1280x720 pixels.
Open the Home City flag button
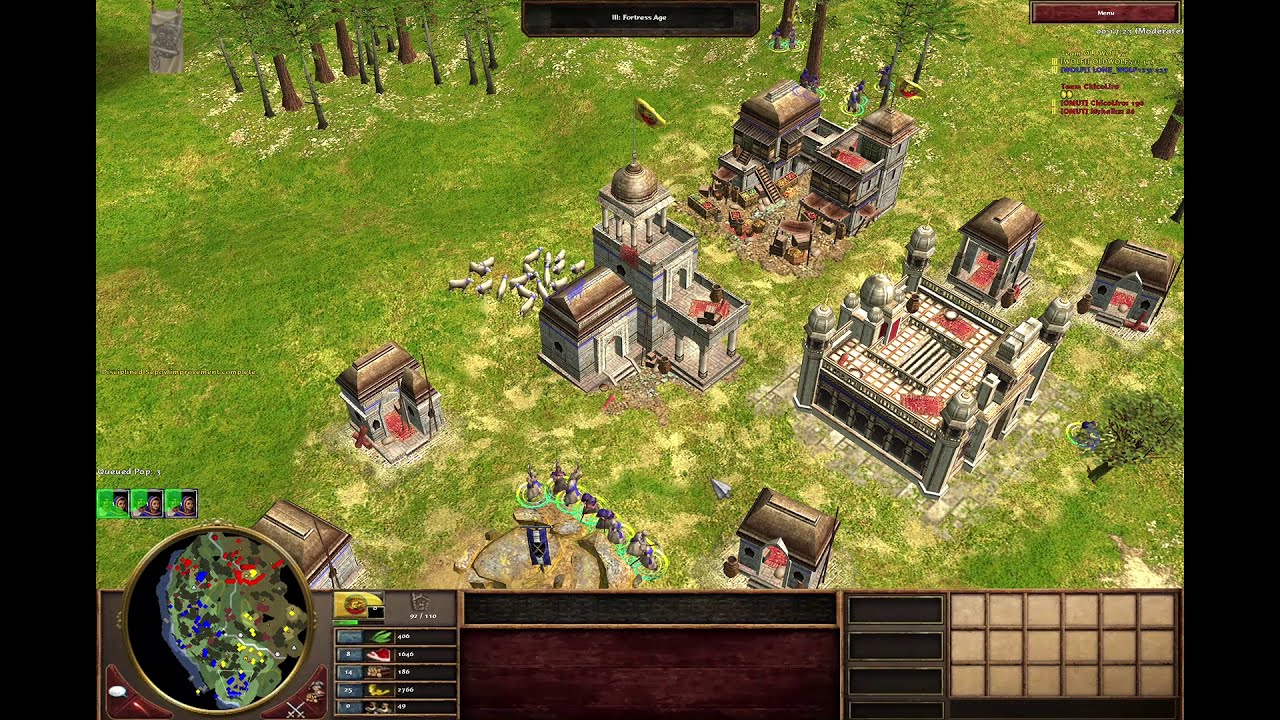pyautogui.click(x=356, y=605)
